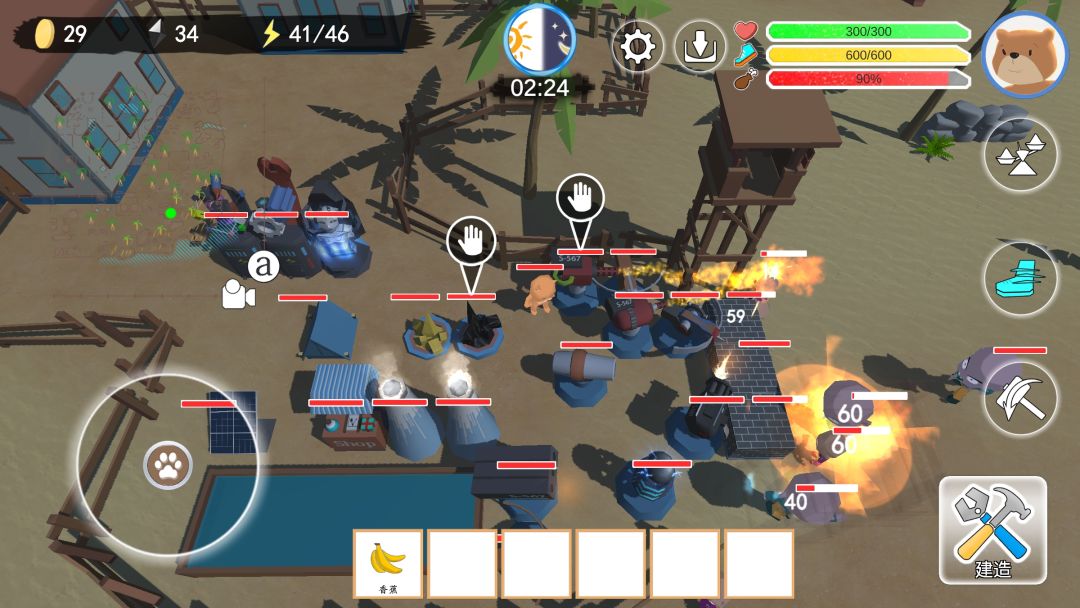Screen dimensions: 1080x608
Task: Tap the paw print joystick knob
Action: 166,465
